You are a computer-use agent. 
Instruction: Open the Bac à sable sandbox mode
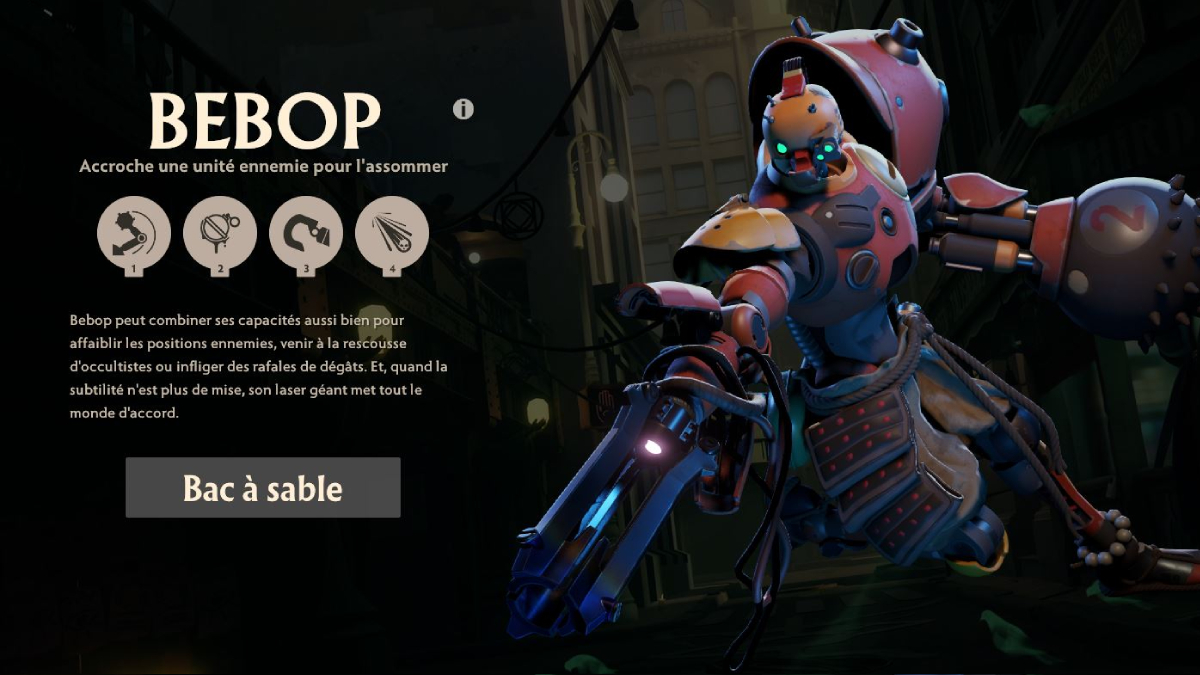pyautogui.click(x=263, y=488)
